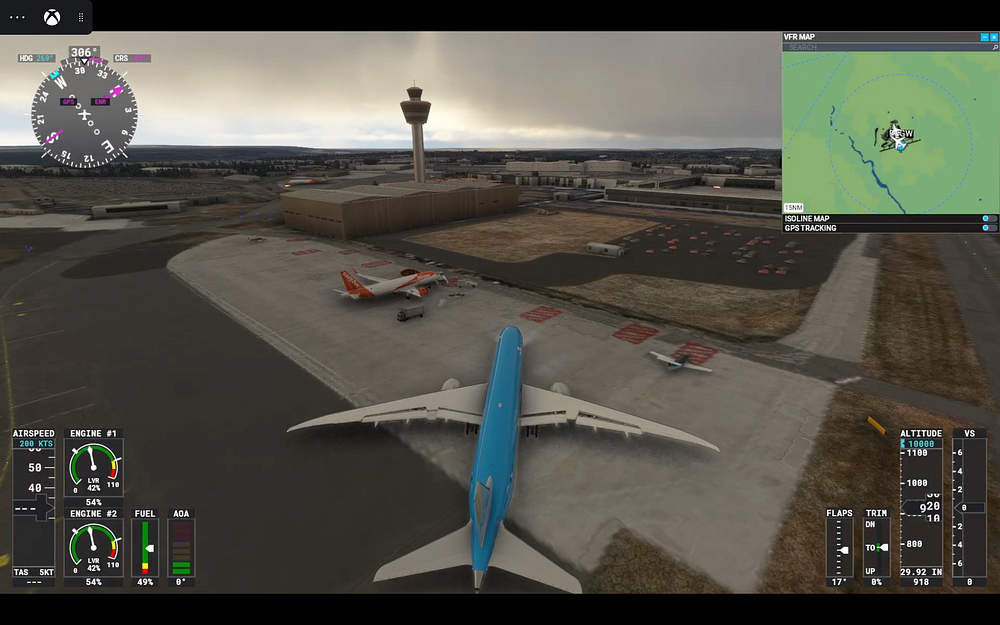1000x625 pixels.
Task: Click the 15NM map scale label
Action: click(x=794, y=207)
